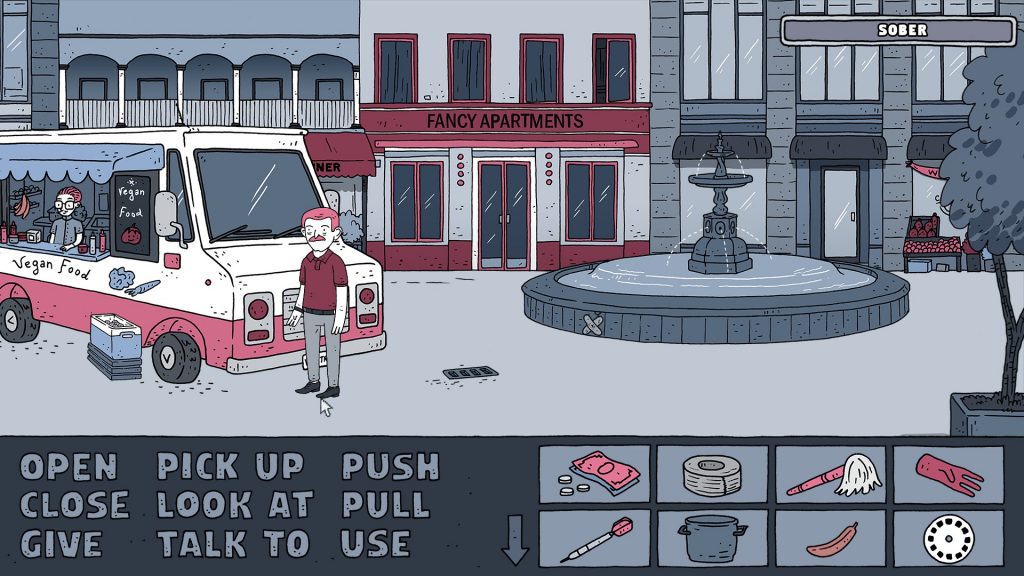Select the OPEN verb
The width and height of the screenshot is (1024, 576).
(x=69, y=467)
